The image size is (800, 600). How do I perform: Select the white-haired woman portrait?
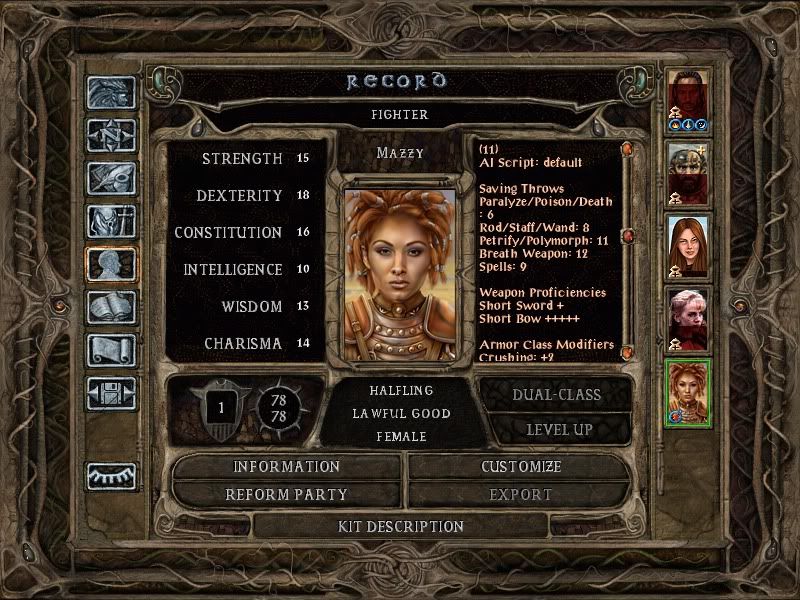tap(689, 319)
